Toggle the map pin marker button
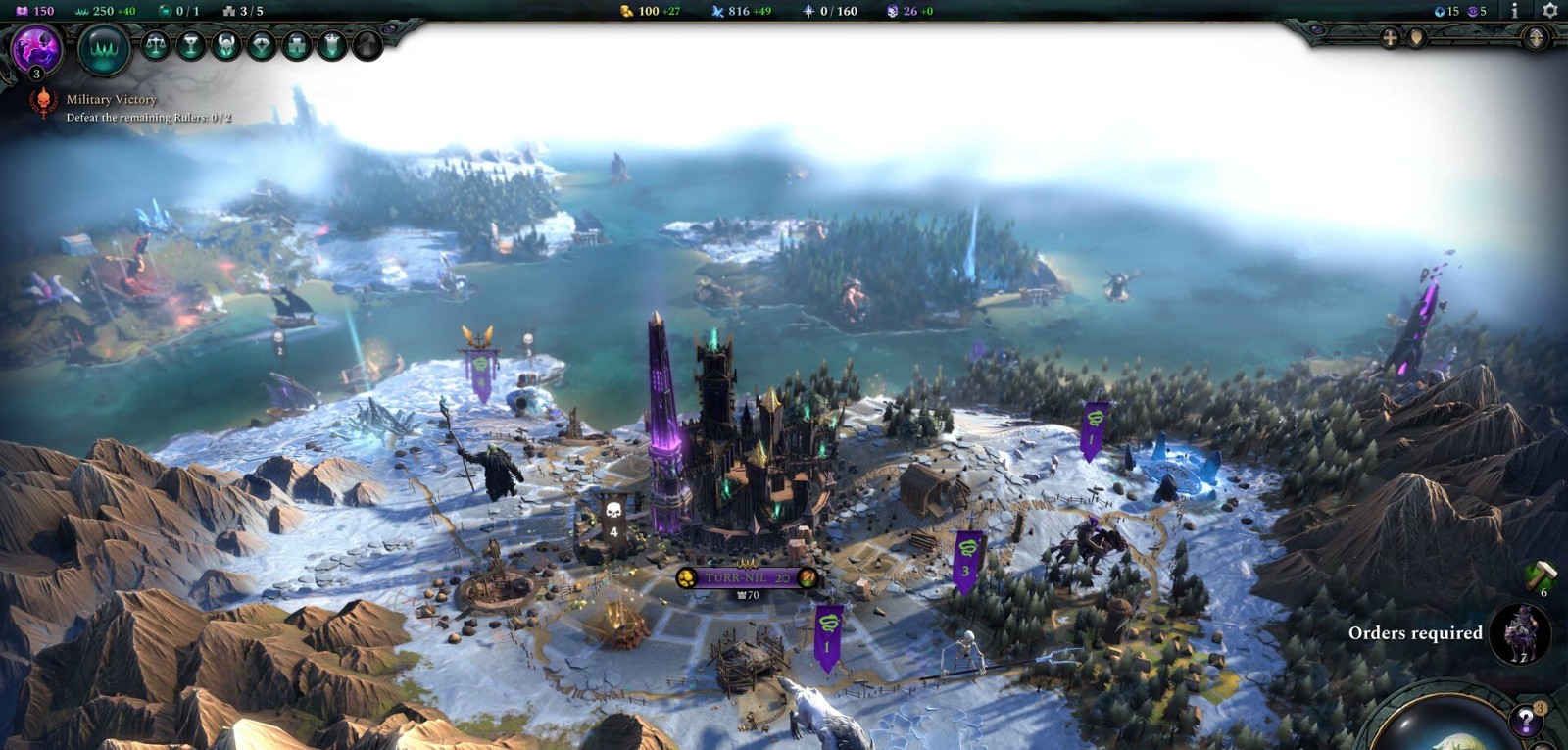1568x750 pixels. pos(1416,38)
